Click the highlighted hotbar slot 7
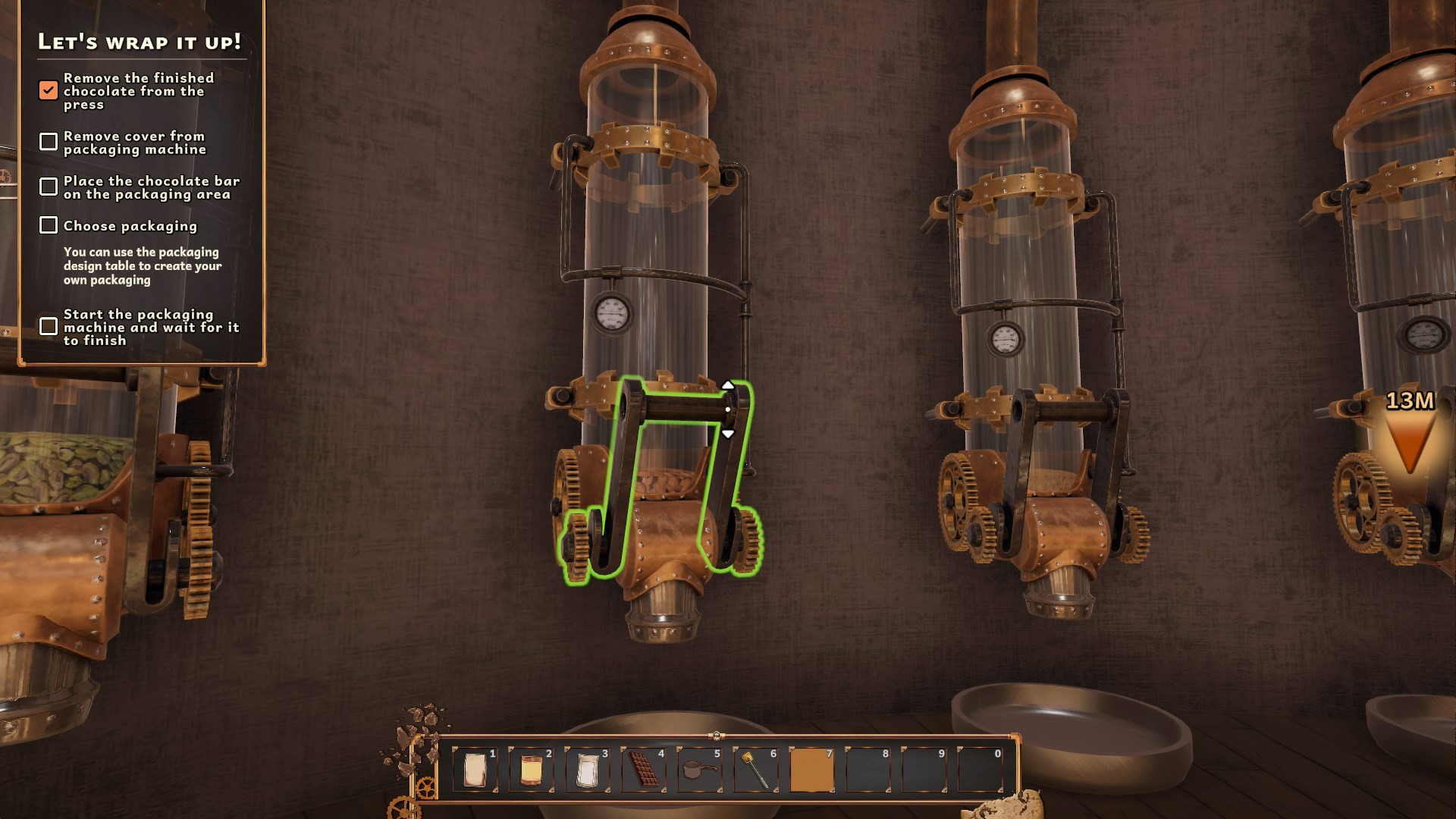This screenshot has width=1456, height=819. tap(811, 770)
